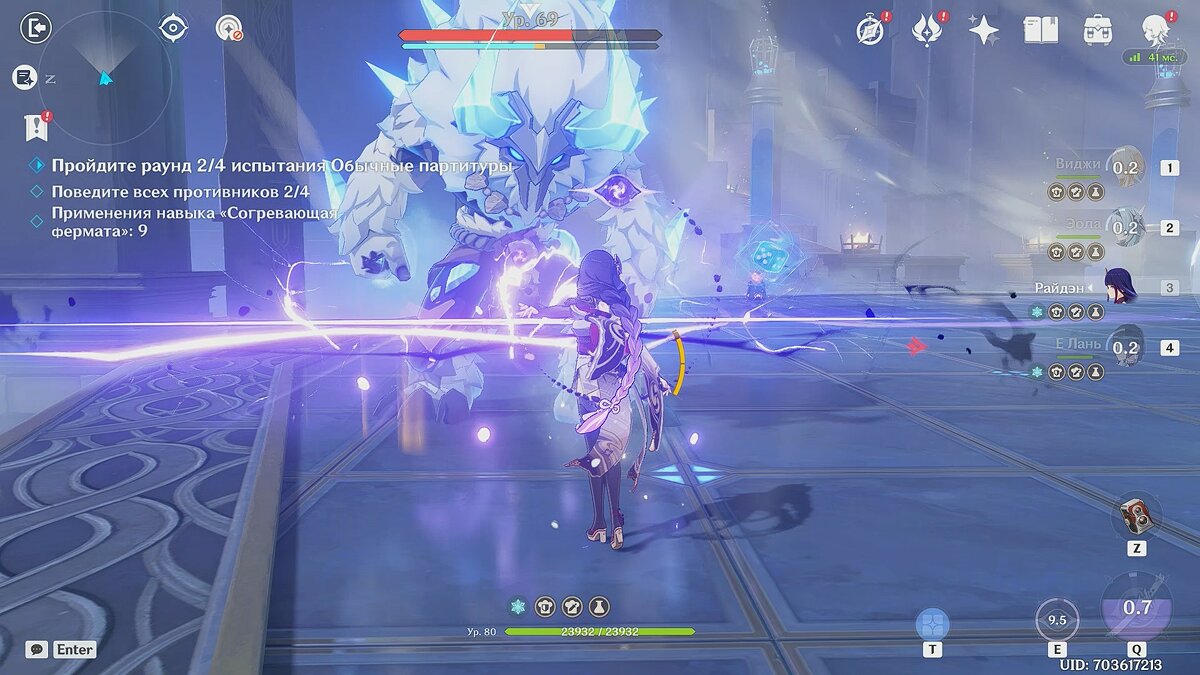Image resolution: width=1200 pixels, height=675 pixels.
Task: Open the quest log icon
Action: tap(24, 77)
